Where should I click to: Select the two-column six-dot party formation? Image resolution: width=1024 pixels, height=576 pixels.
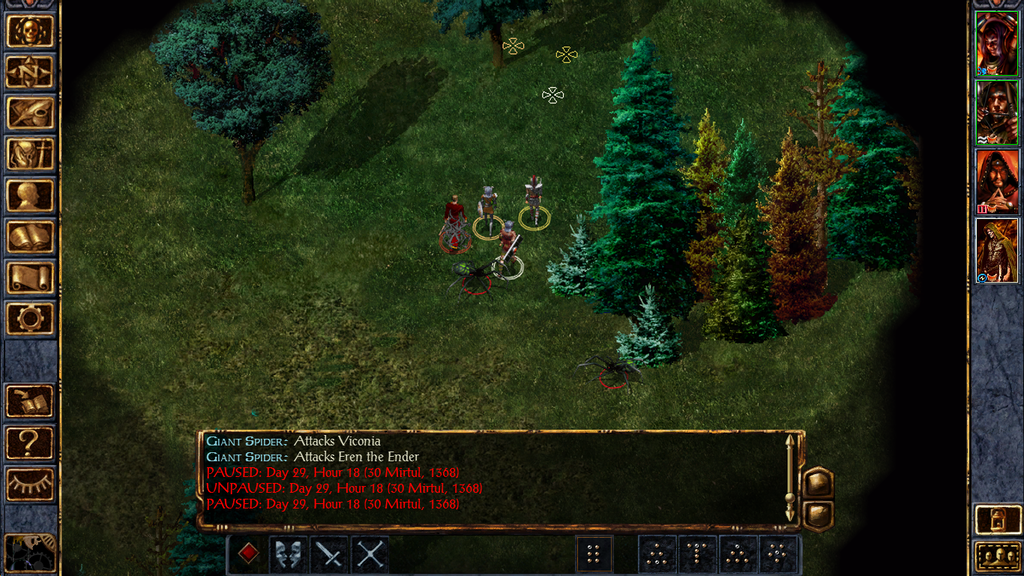(x=594, y=554)
